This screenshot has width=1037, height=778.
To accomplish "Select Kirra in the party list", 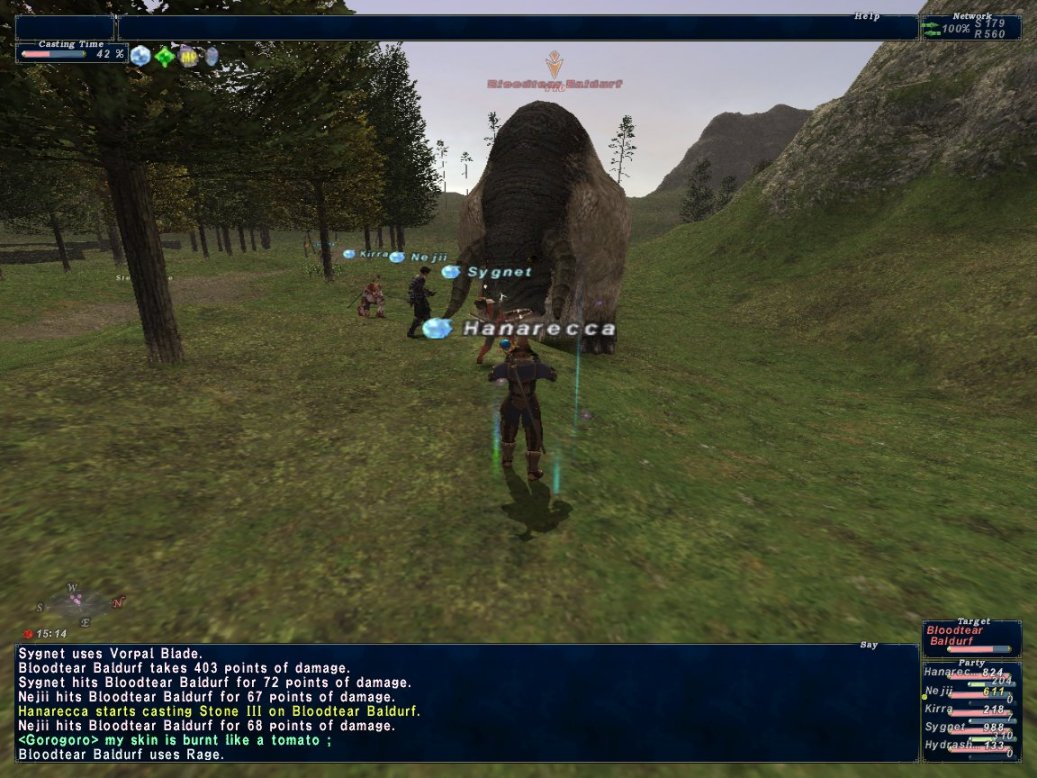I will tap(970, 709).
